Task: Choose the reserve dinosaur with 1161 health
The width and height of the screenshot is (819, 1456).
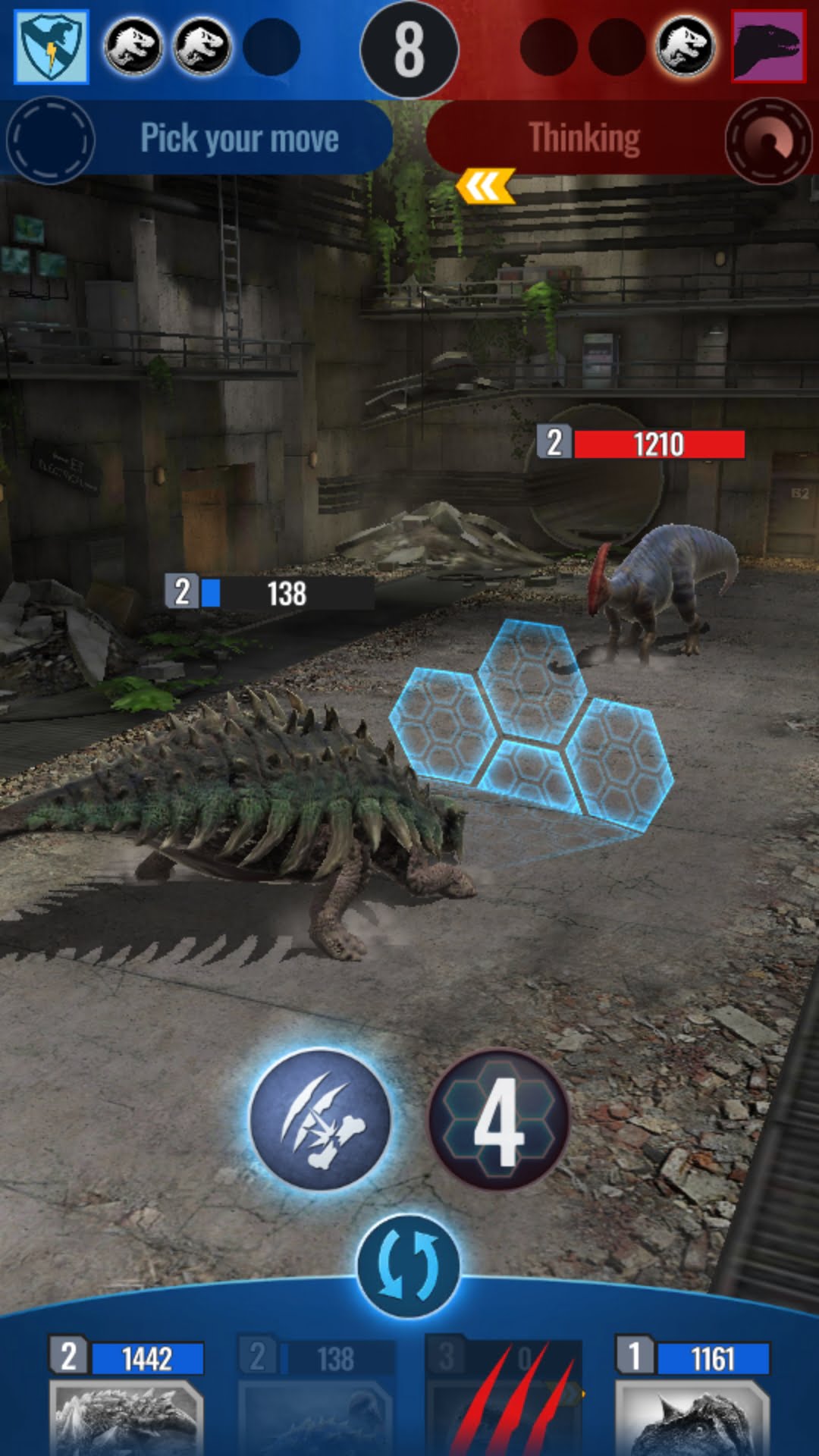Action: tap(692, 1403)
